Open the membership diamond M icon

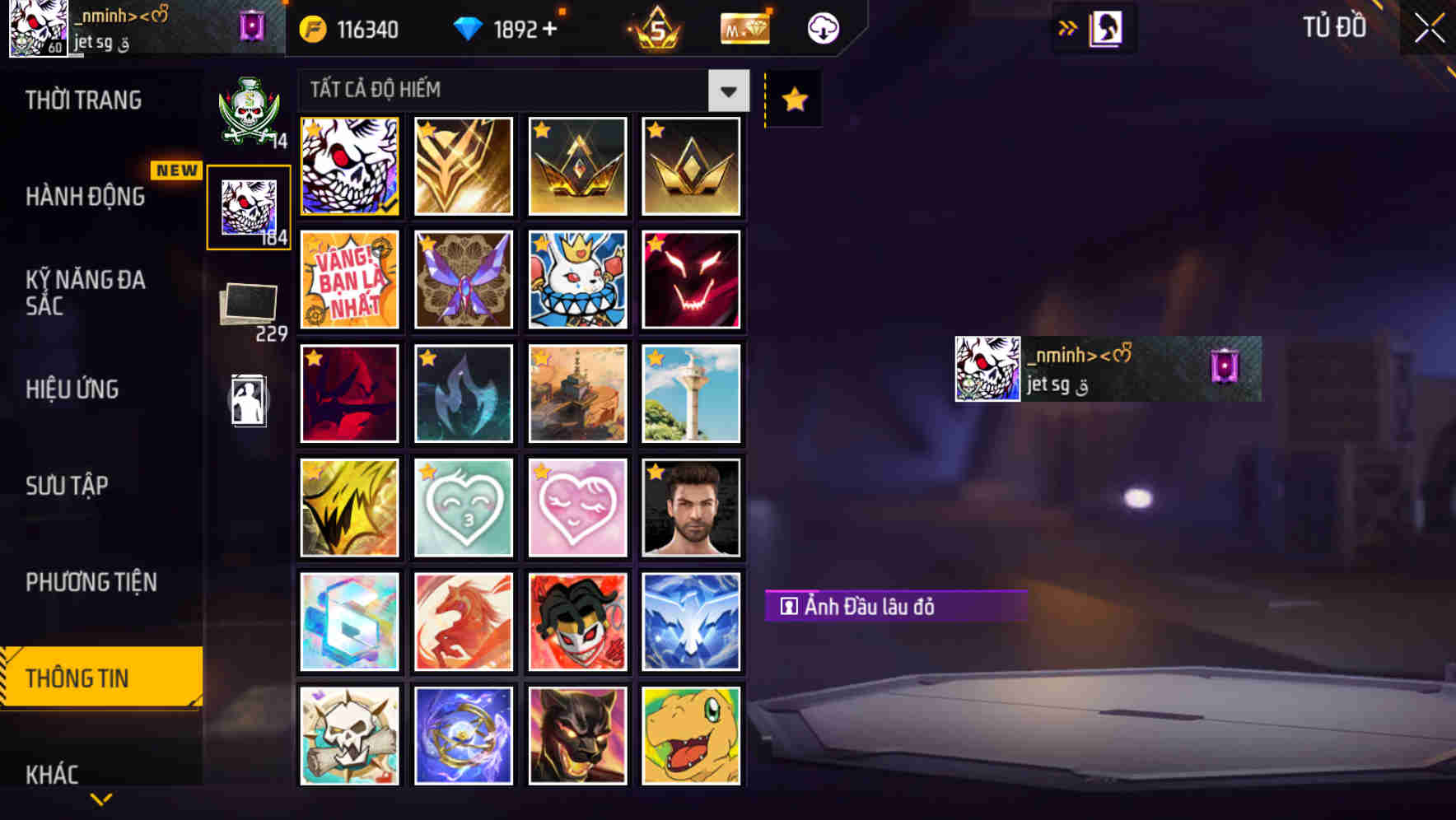pyautogui.click(x=744, y=27)
